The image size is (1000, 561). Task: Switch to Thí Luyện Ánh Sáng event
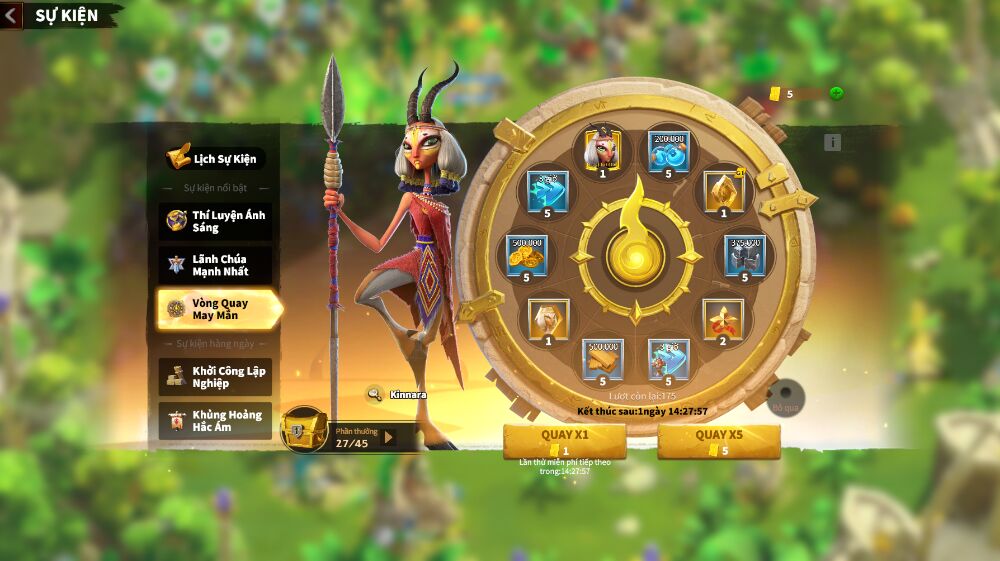(215, 221)
